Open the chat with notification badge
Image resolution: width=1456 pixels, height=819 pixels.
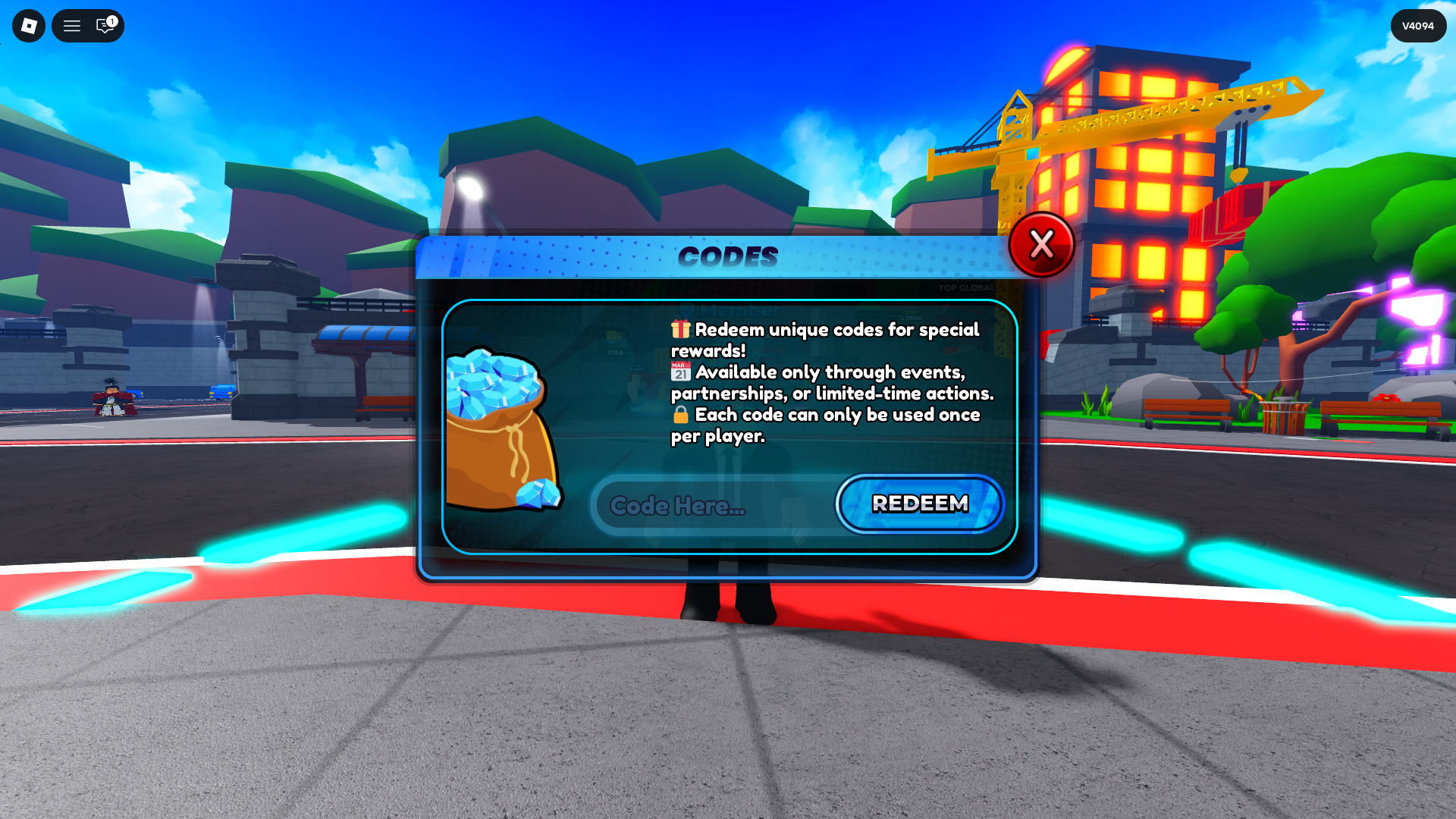[x=105, y=26]
